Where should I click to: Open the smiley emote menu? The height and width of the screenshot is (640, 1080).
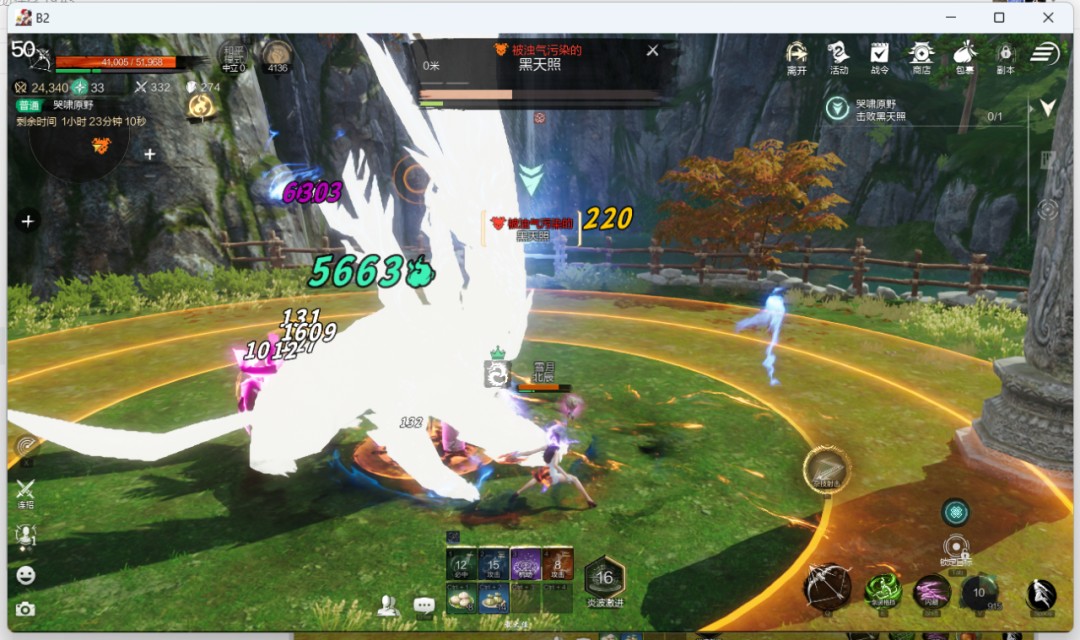[x=25, y=575]
